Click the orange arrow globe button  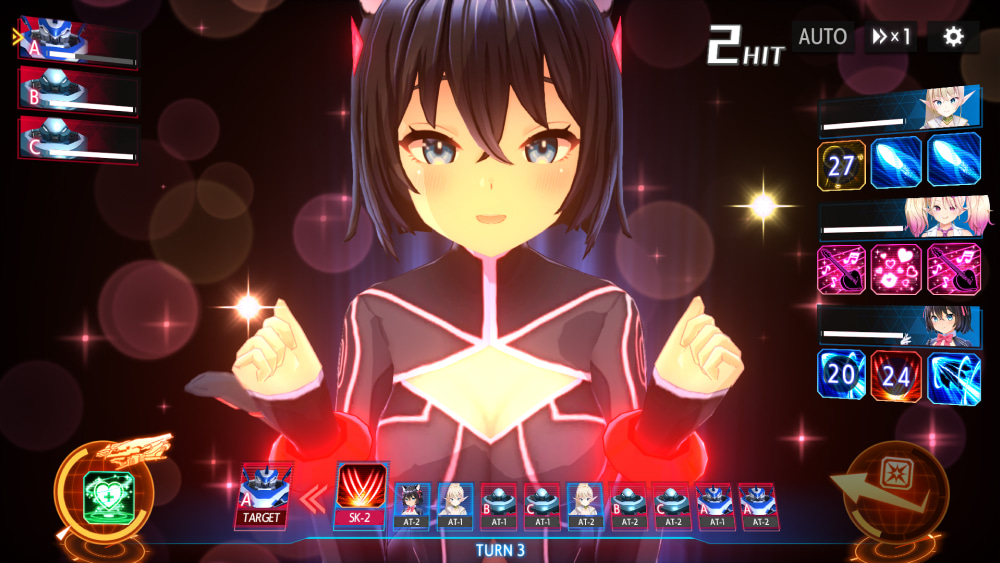pos(893,492)
